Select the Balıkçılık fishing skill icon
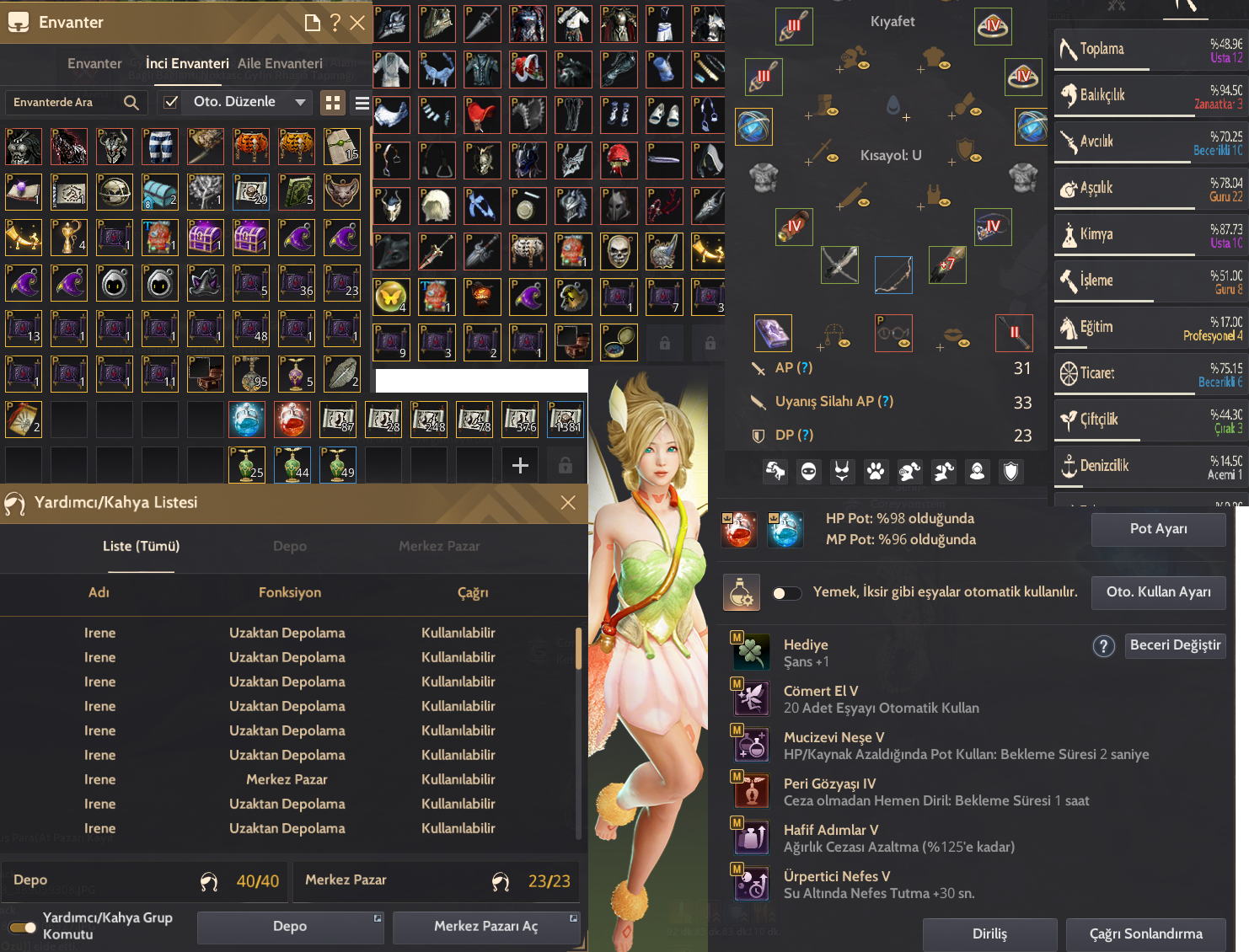1249x952 pixels. [1069, 95]
